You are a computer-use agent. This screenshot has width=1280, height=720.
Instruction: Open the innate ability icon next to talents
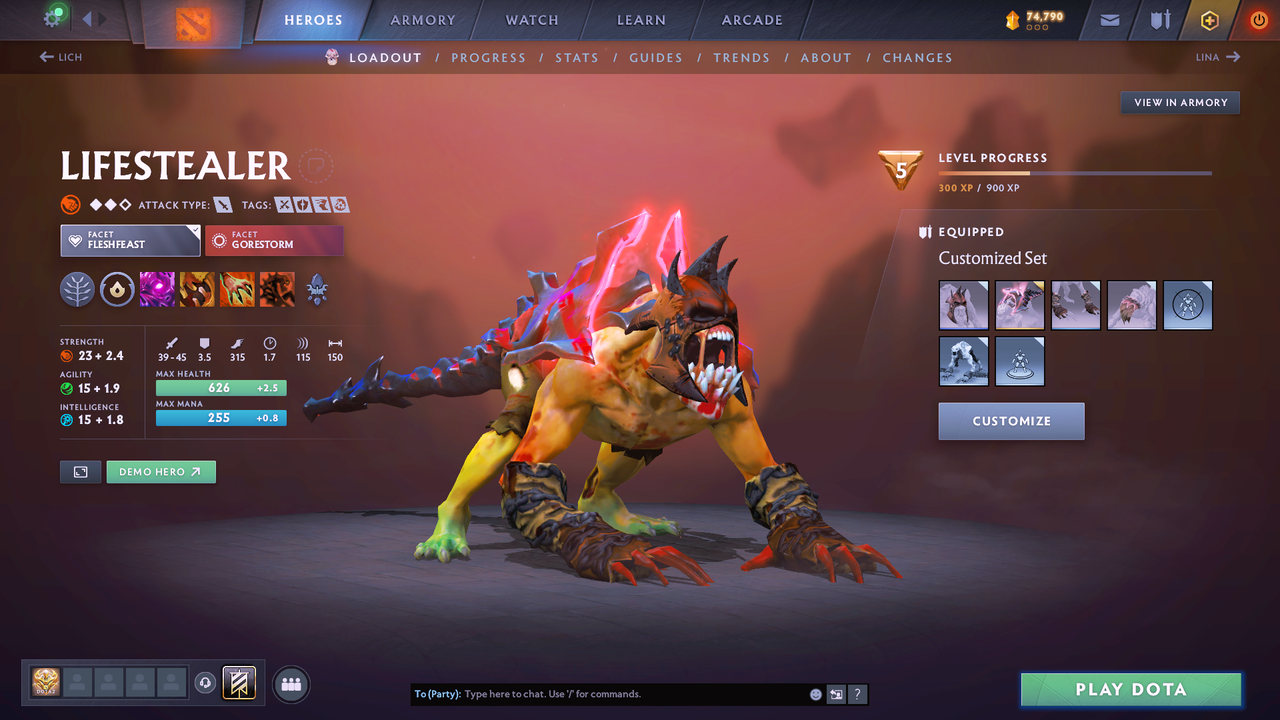118,290
